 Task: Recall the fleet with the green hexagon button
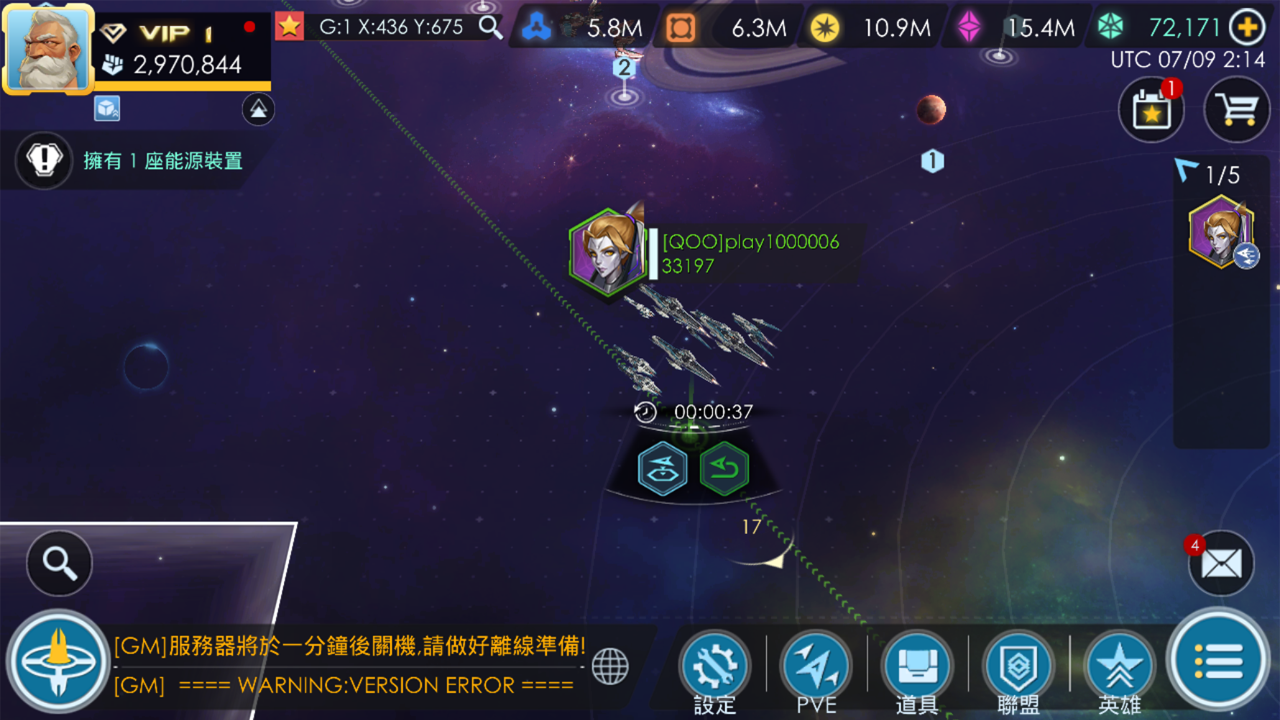(723, 468)
